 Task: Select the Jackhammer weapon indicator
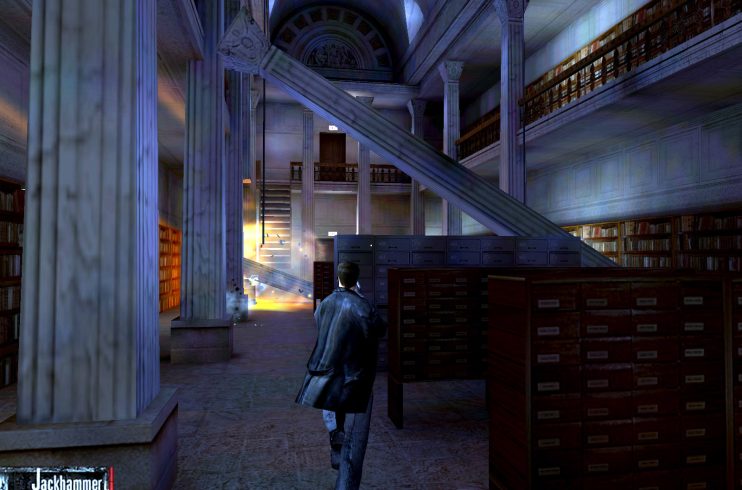58,478
